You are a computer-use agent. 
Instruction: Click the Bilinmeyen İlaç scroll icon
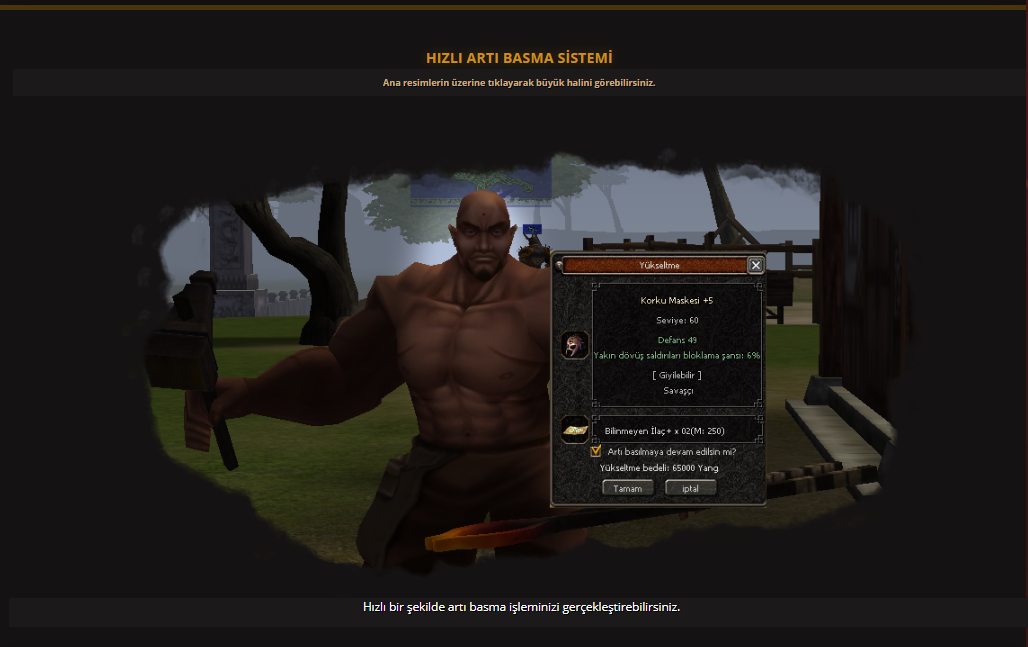pyautogui.click(x=574, y=430)
